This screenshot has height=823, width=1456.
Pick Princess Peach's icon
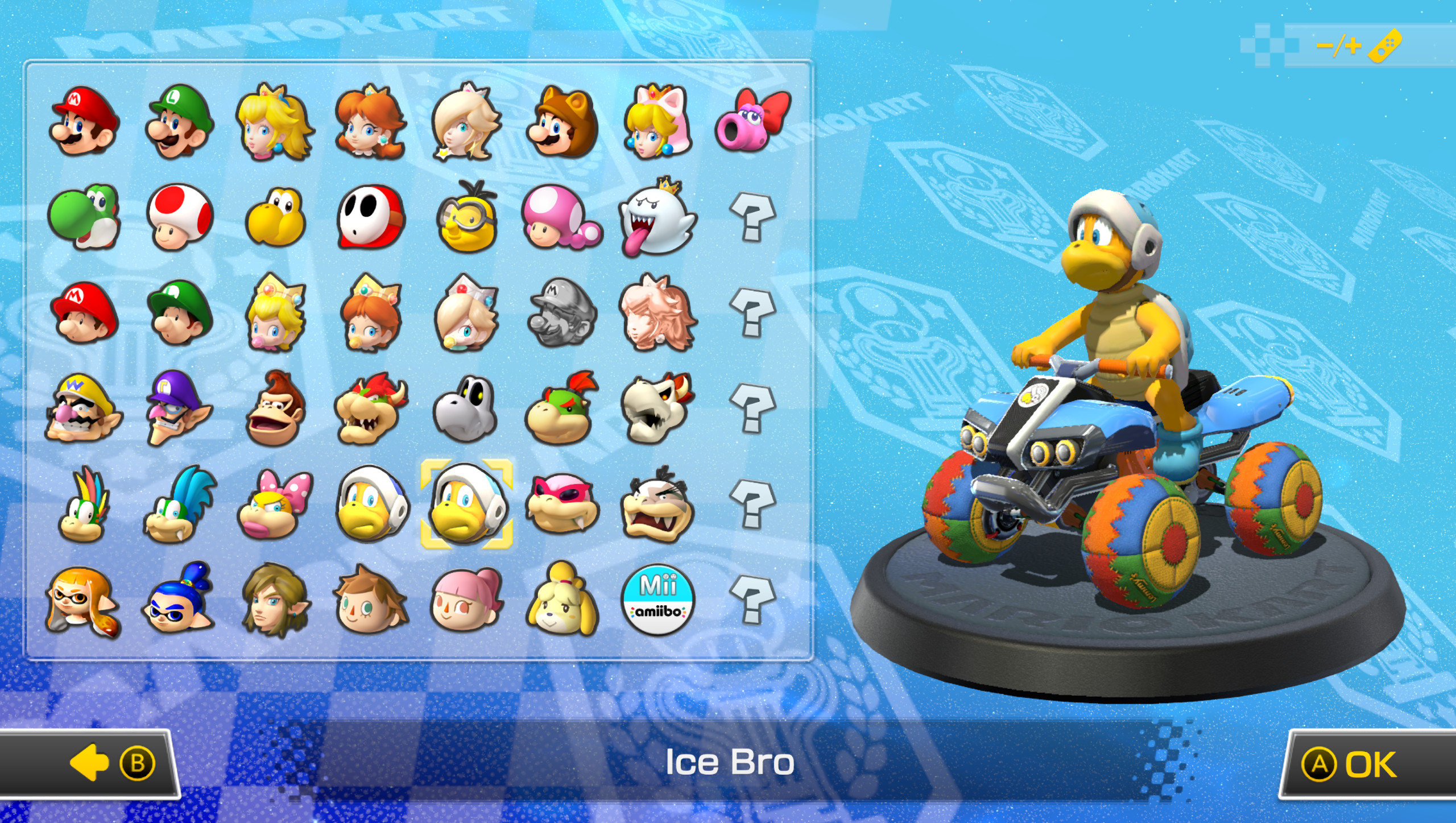[x=276, y=121]
